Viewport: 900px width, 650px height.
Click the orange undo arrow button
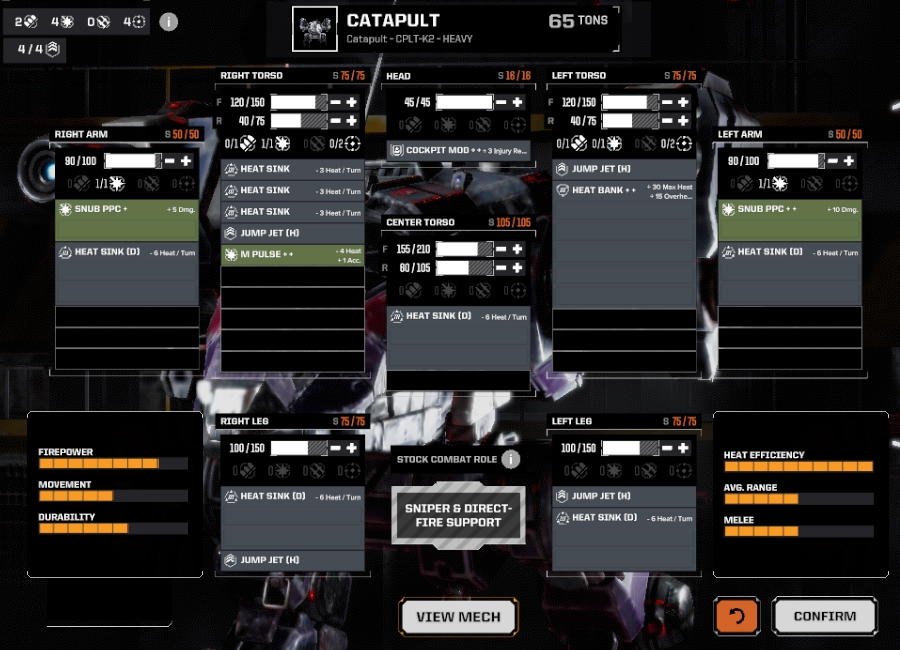tap(737, 616)
